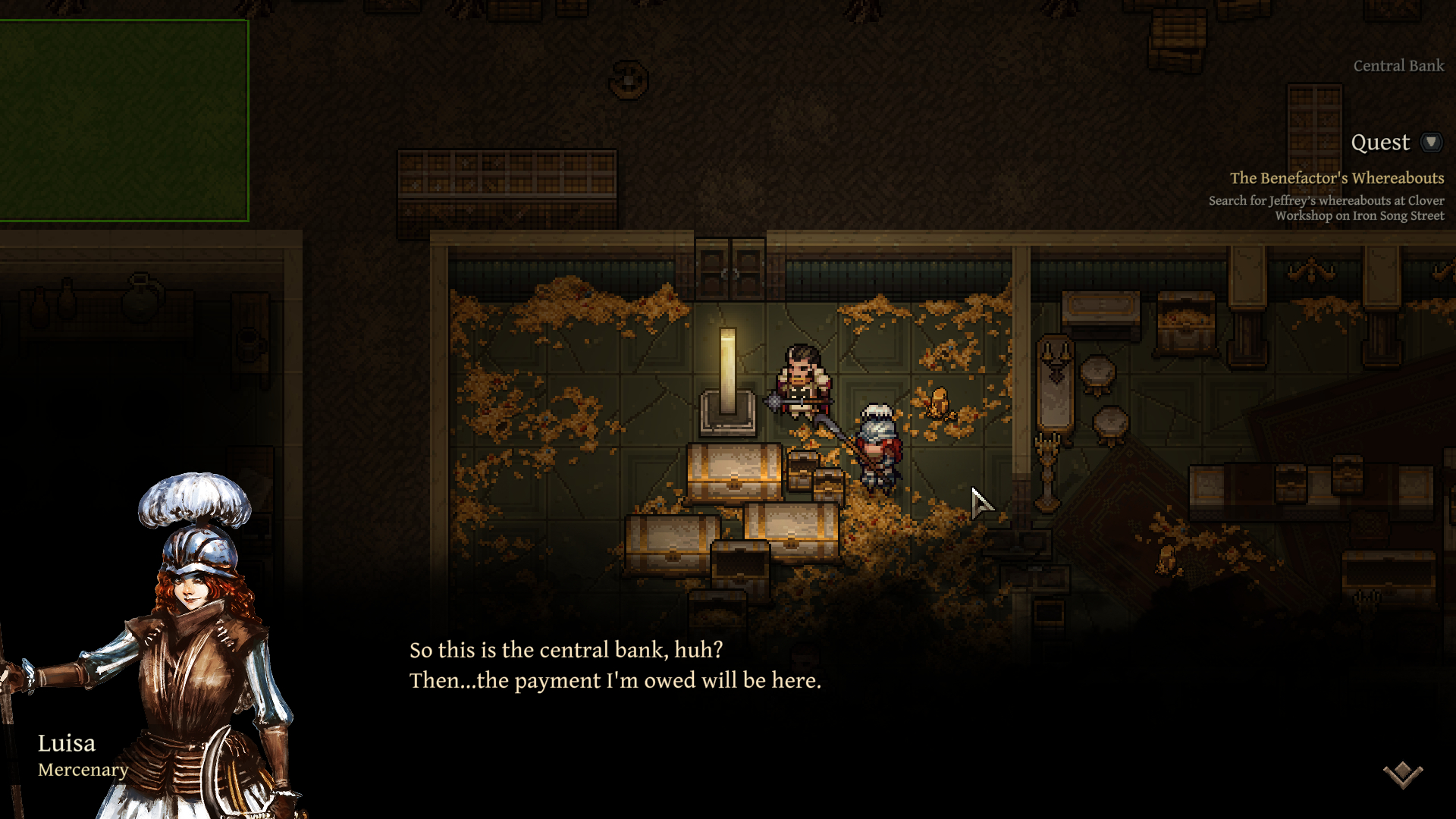The height and width of the screenshot is (819, 1456).
Task: Collapse the Quest tracker dropdown arrow
Action: 1431,142
